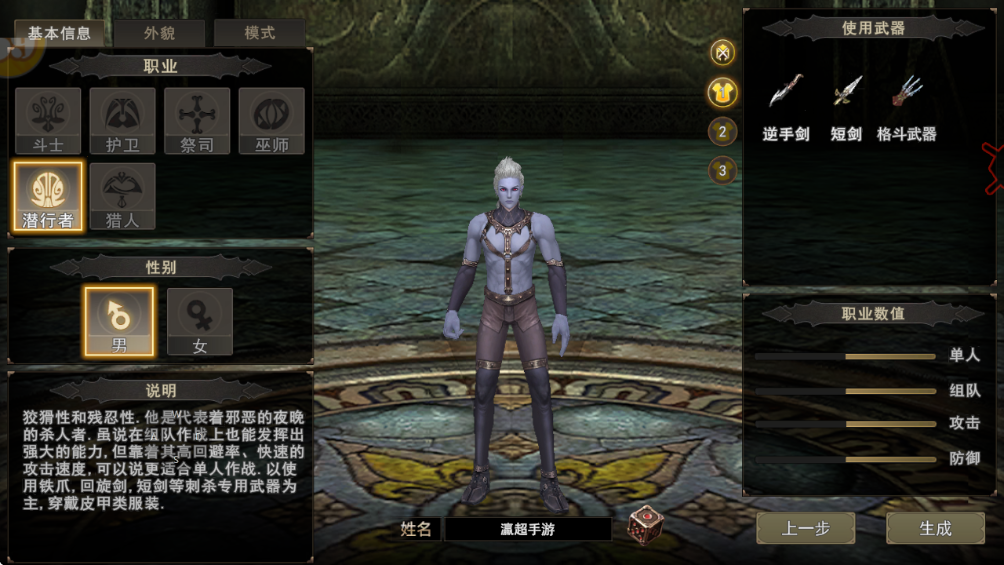The image size is (1004, 565).
Task: Select the armor outfit preview icon
Action: [722, 92]
